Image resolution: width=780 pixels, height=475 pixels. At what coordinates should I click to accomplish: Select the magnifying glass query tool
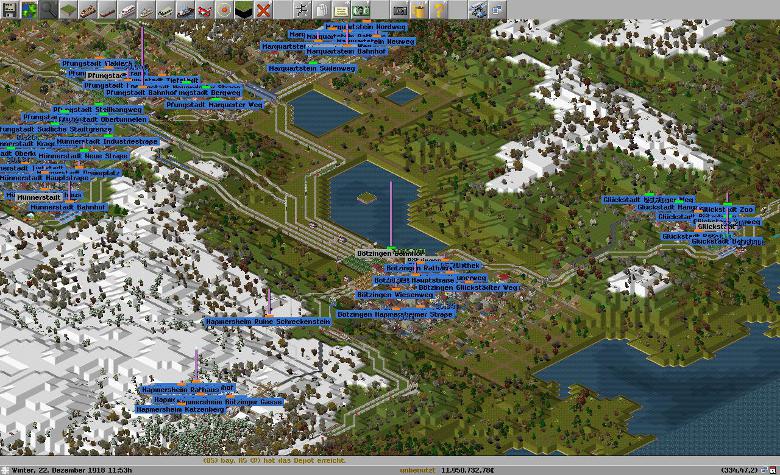[x=49, y=10]
